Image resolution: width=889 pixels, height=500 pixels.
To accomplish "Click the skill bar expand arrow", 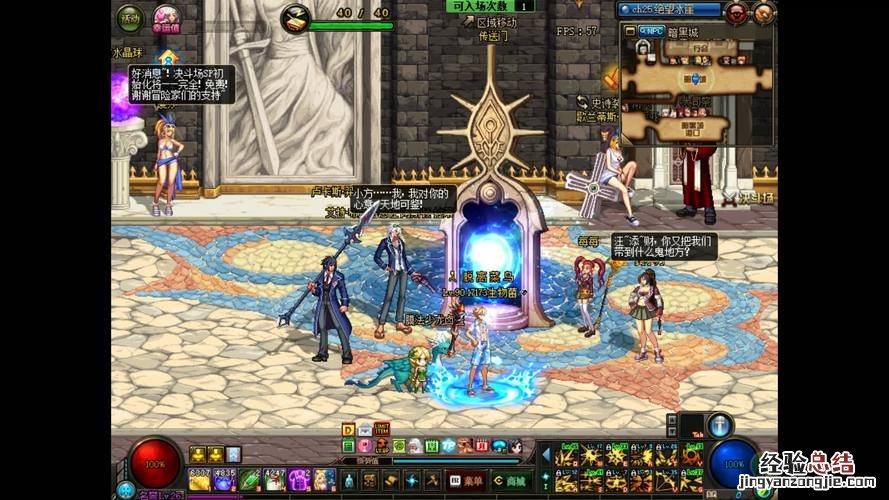I will [546, 455].
